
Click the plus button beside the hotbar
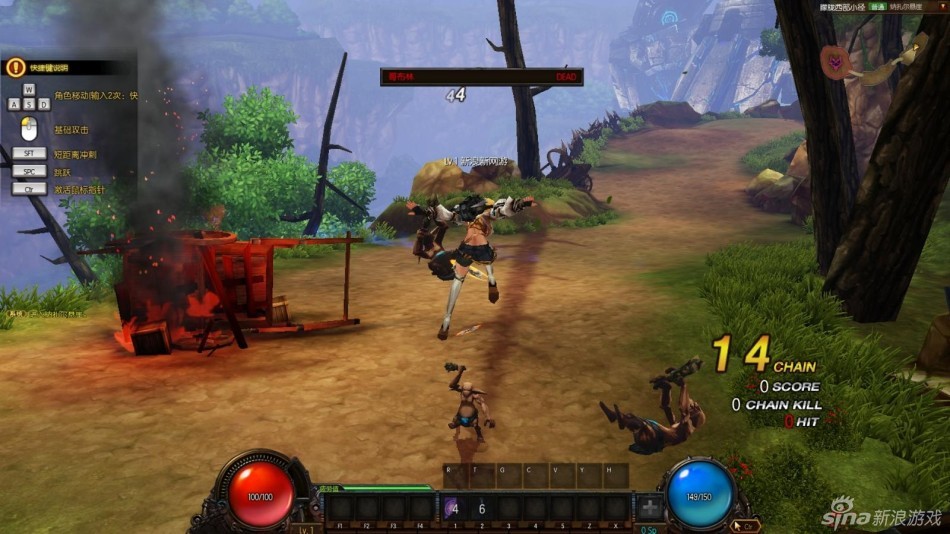651,507
